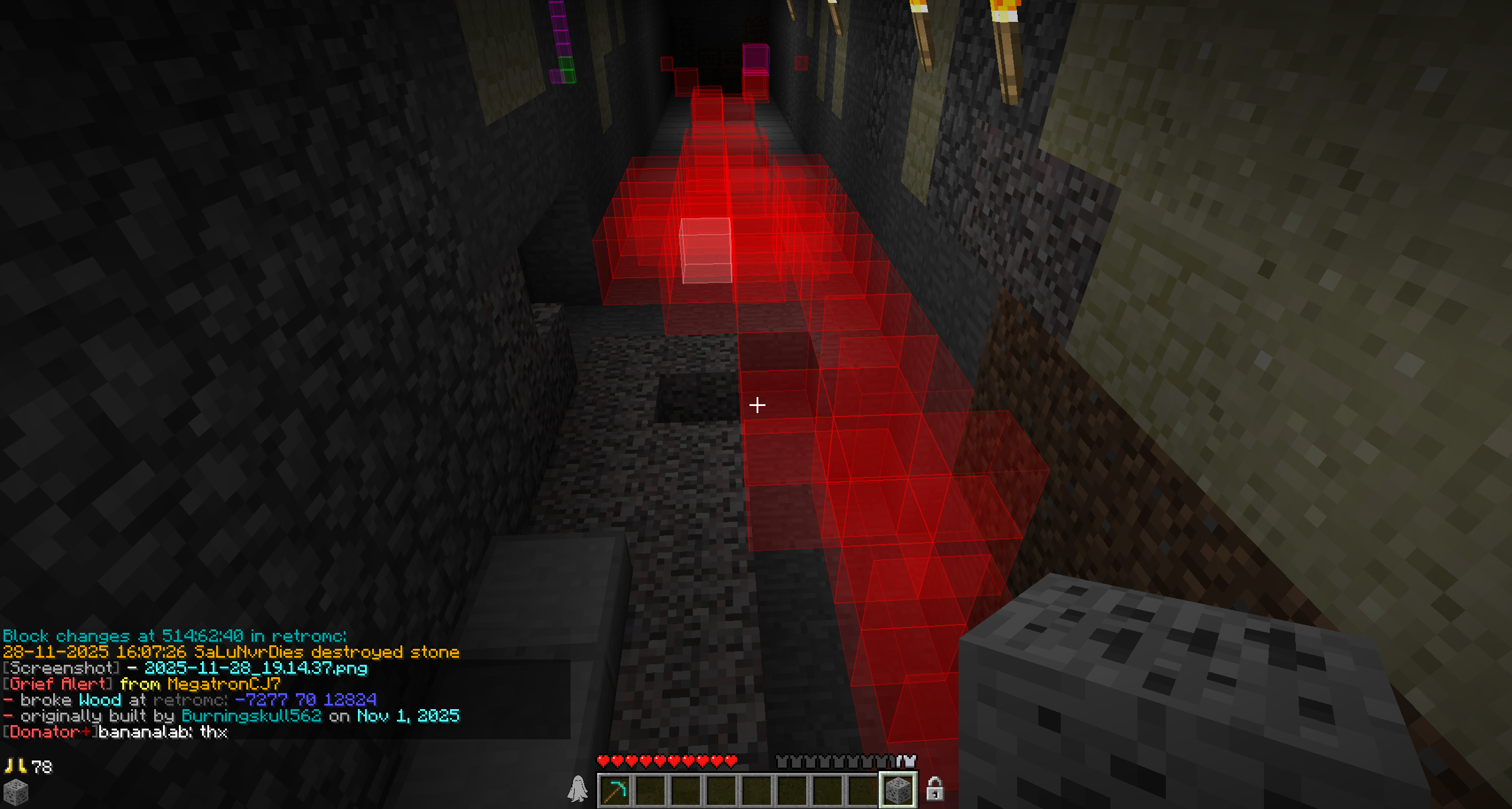Click the cobblestone item icon below the boots
Viewport: 1512px width, 809px height.
click(x=16, y=792)
